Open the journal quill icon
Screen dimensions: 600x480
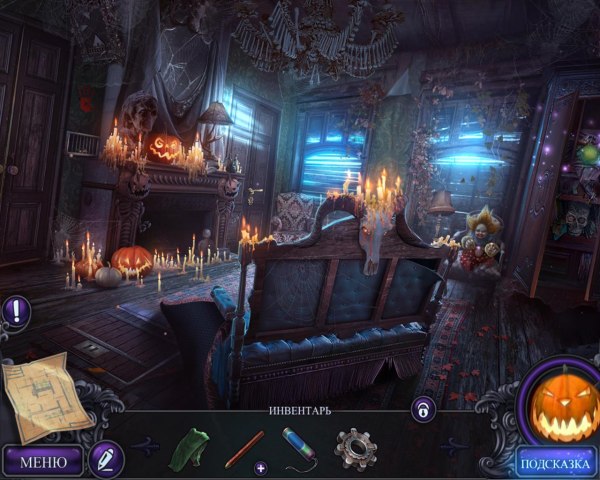tap(104, 459)
